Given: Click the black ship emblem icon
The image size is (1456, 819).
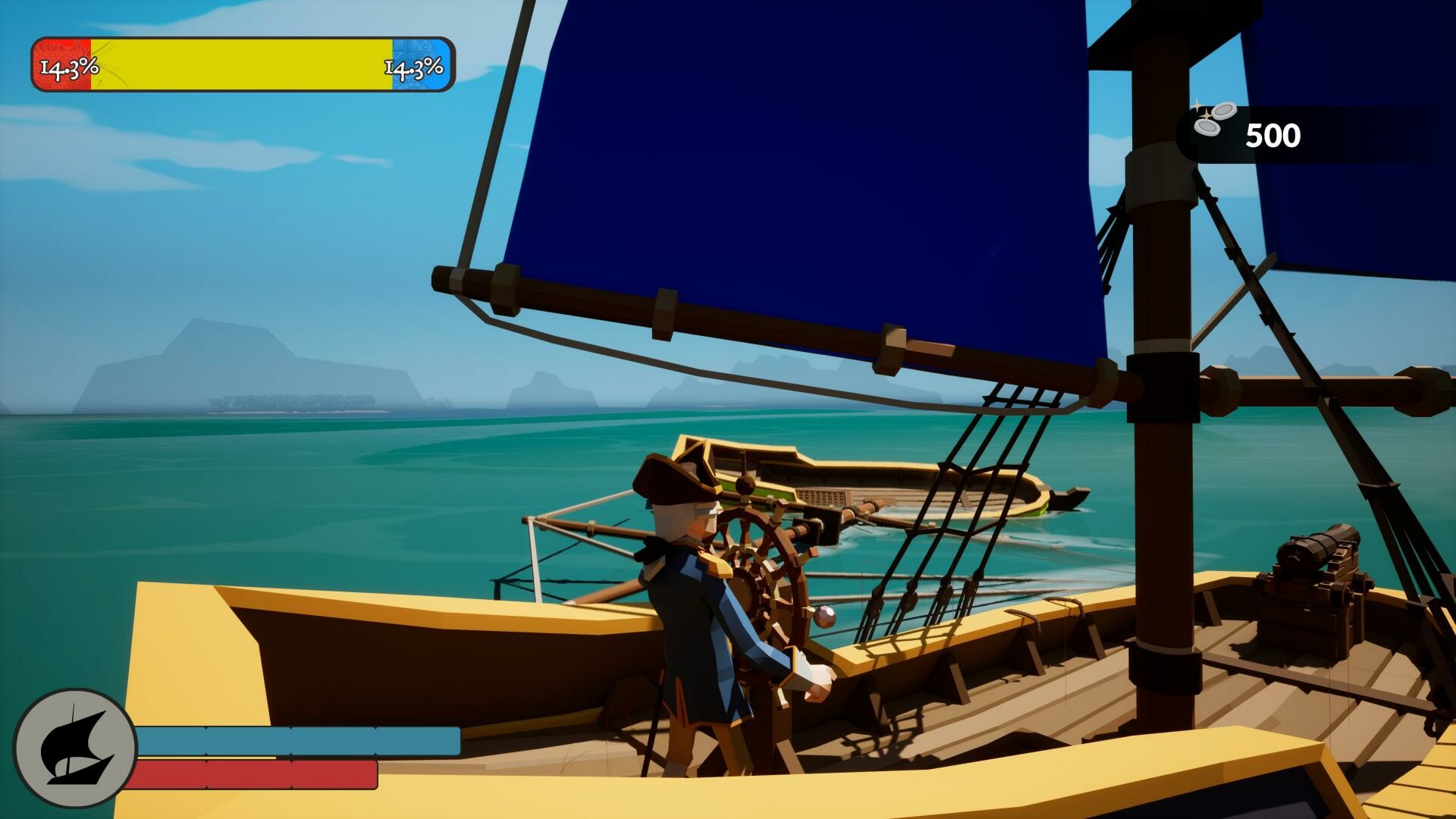Looking at the screenshot, I should click(x=75, y=748).
